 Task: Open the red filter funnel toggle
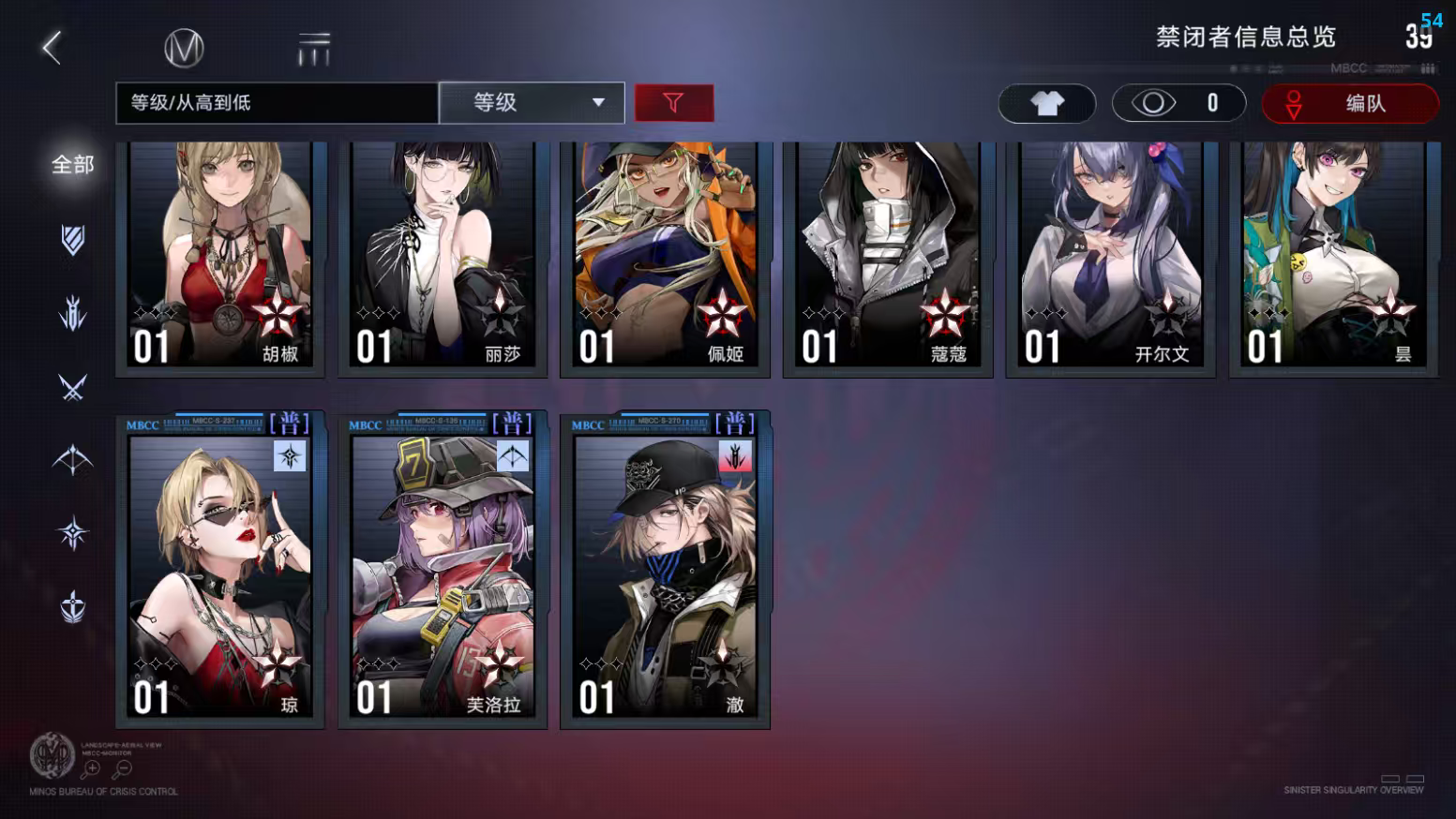pos(674,103)
